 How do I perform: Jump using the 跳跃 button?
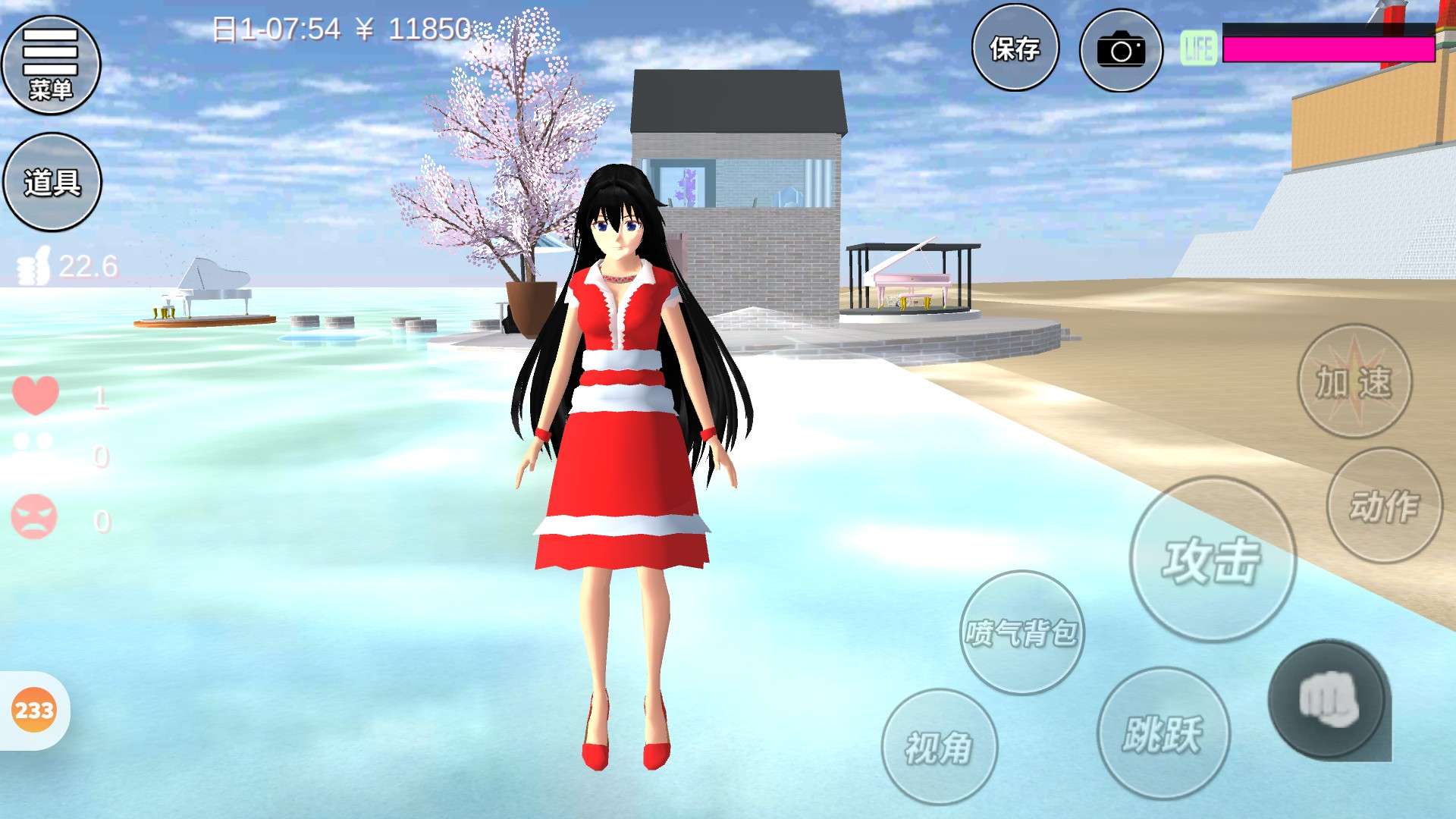coord(1163,733)
